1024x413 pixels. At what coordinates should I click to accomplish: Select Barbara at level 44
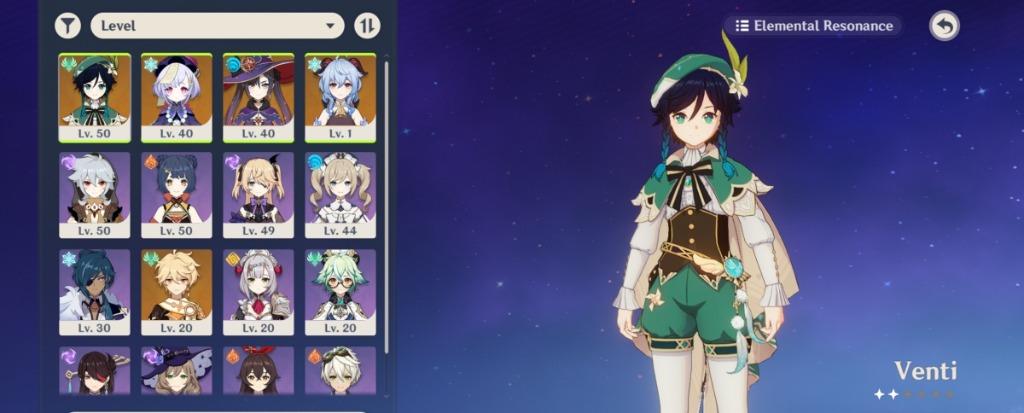click(x=340, y=194)
